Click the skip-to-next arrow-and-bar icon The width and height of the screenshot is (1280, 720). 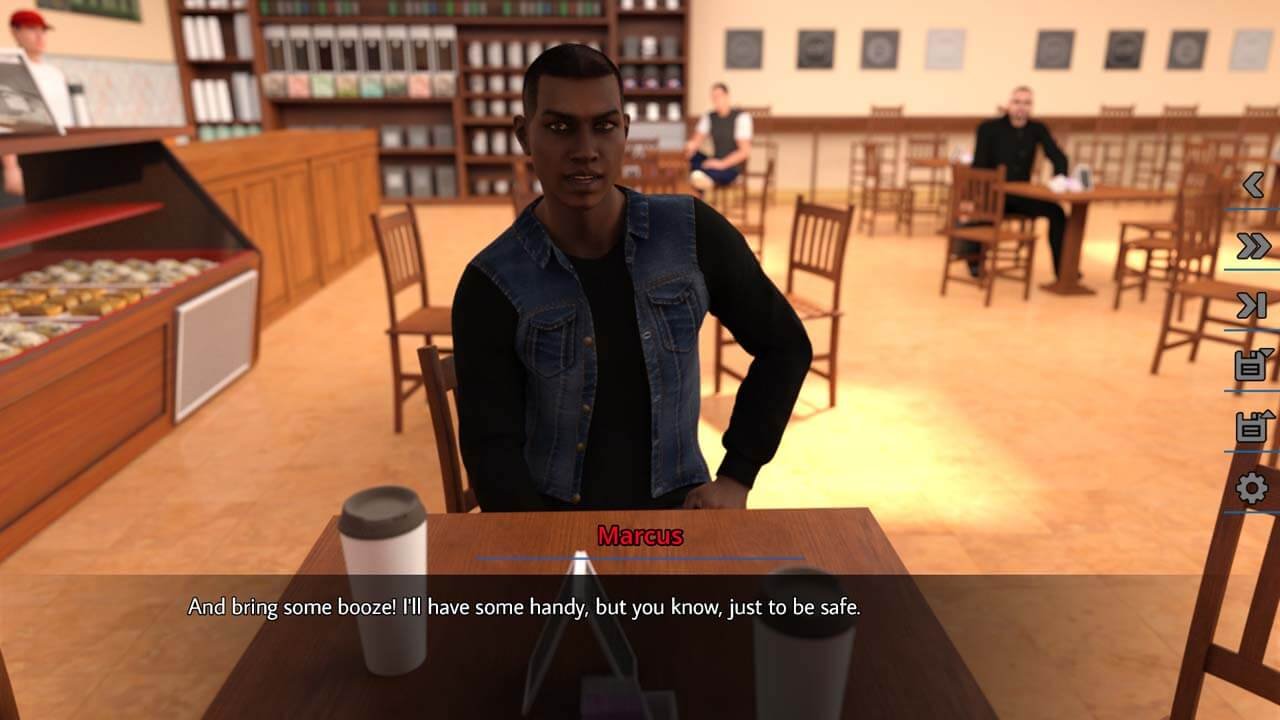(x=1252, y=306)
